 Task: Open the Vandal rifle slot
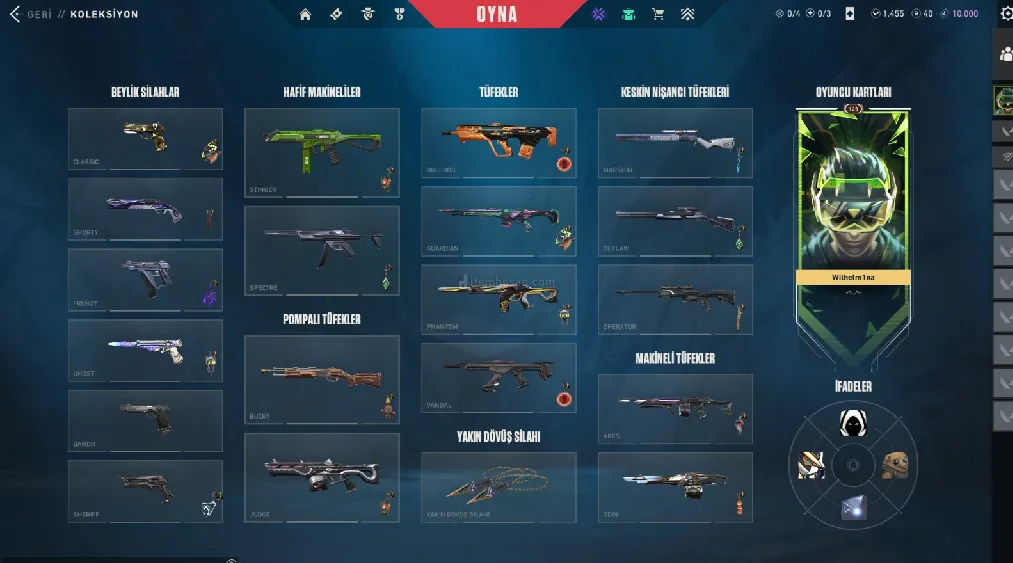pyautogui.click(x=498, y=377)
